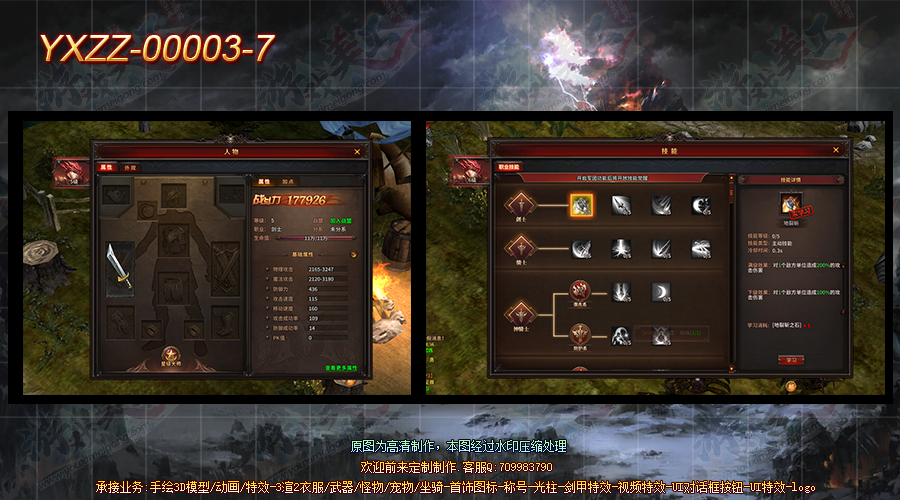Choose the red 狂战系 skill branch icon
Image resolution: width=900 pixels, height=500 pixels.
click(581, 291)
